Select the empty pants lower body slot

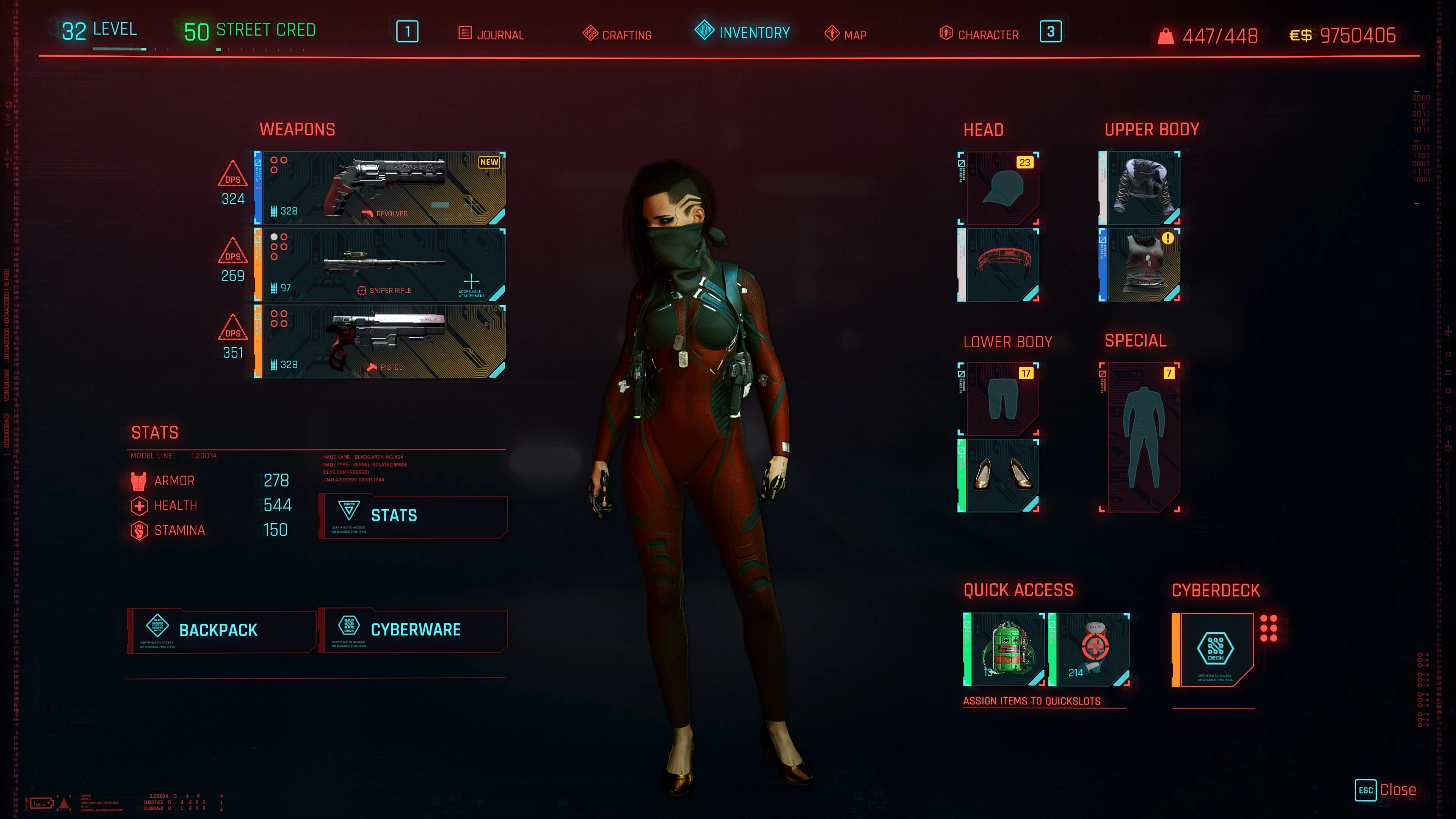pos(999,399)
